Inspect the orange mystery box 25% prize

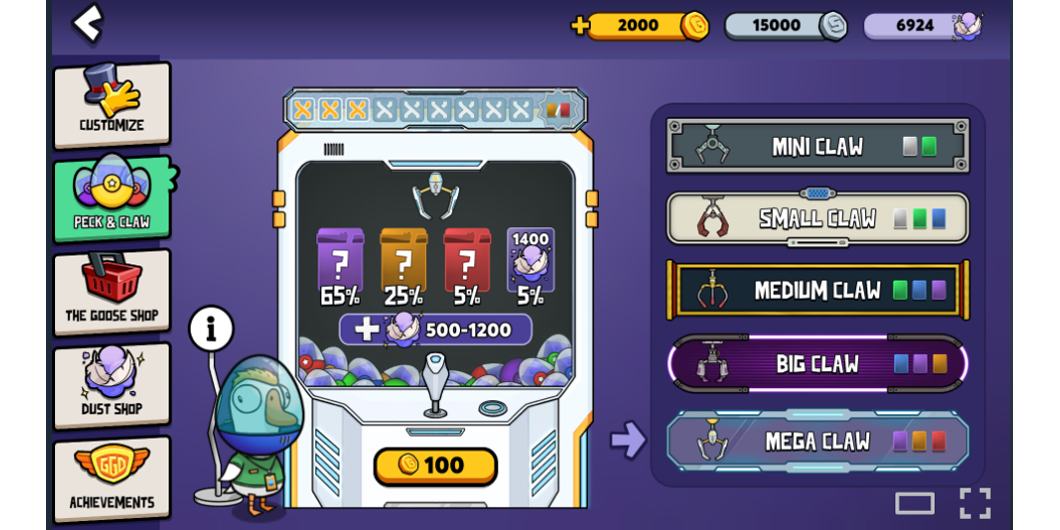click(404, 262)
